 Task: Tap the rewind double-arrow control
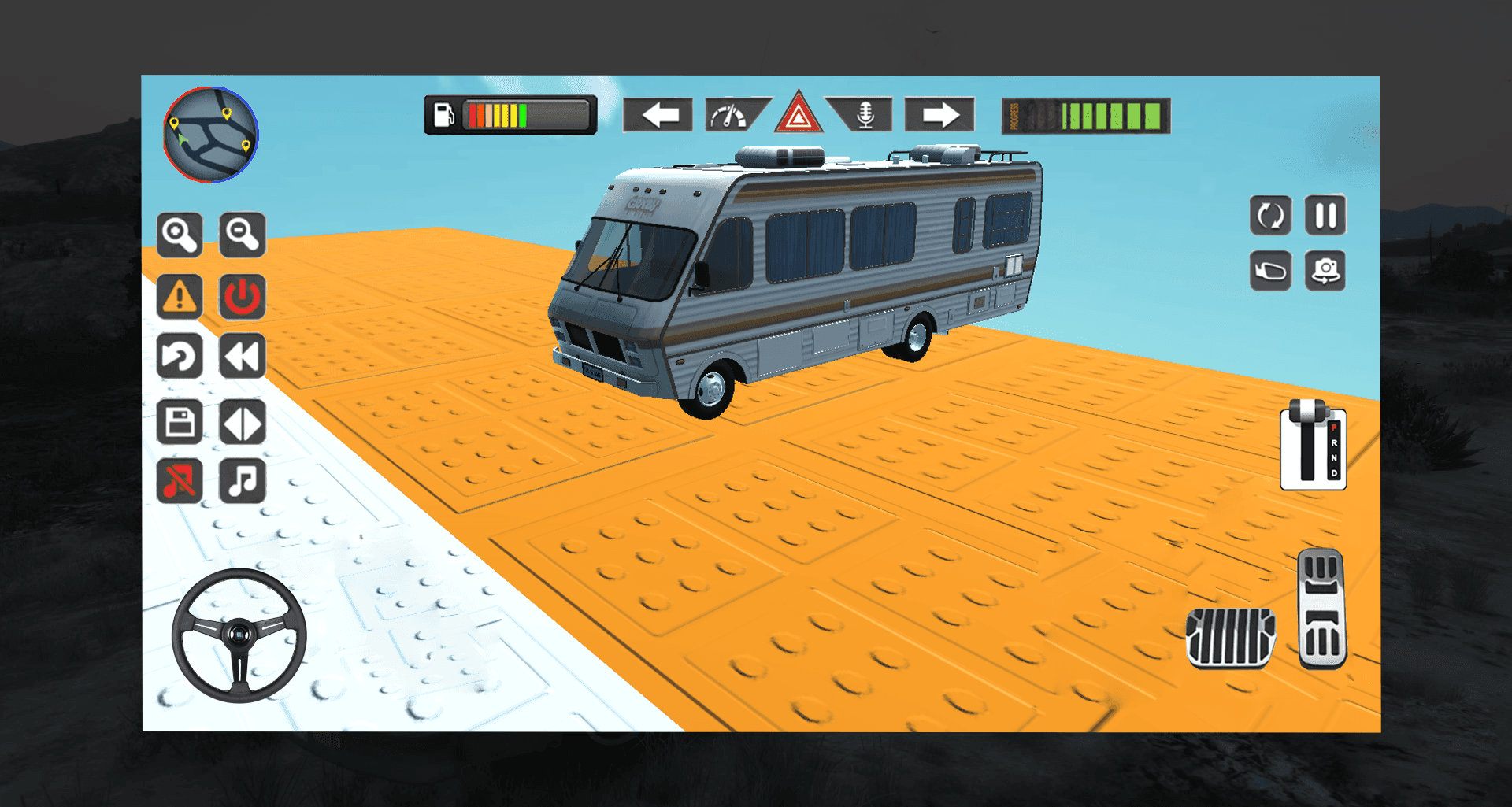243,356
